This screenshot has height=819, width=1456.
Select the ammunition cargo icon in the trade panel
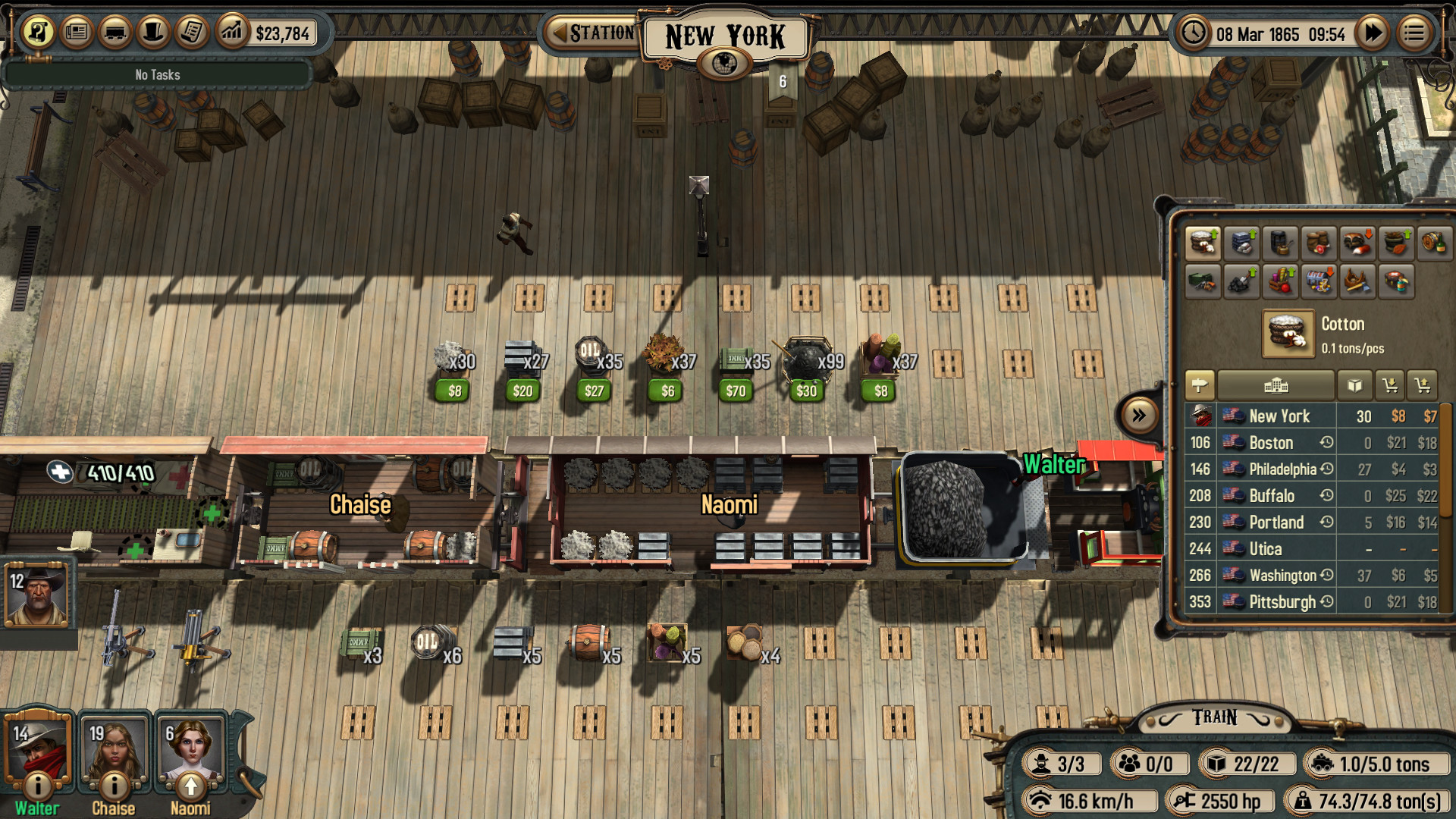tap(1203, 281)
